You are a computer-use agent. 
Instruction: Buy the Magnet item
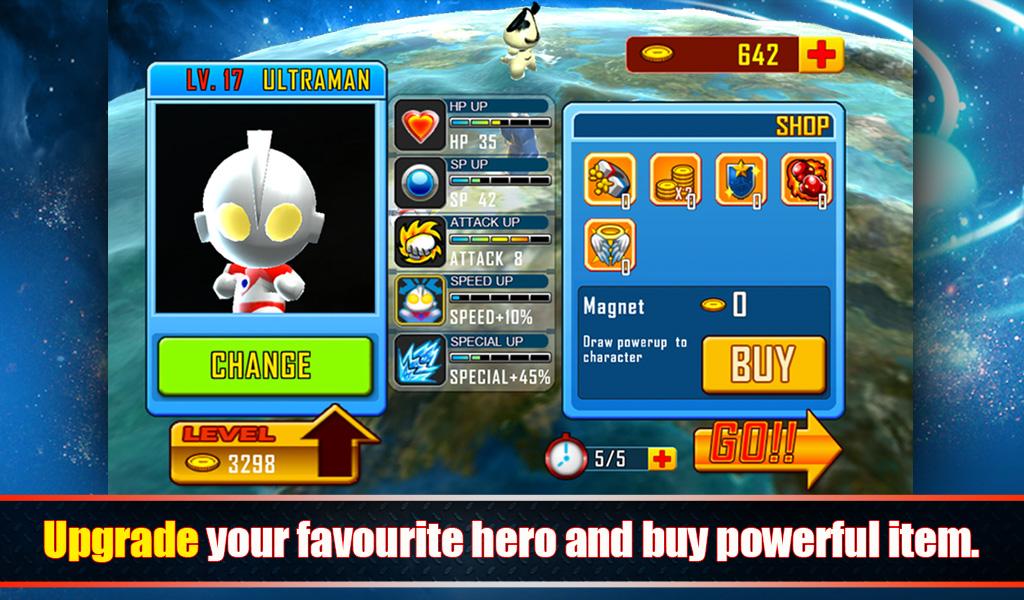[763, 364]
